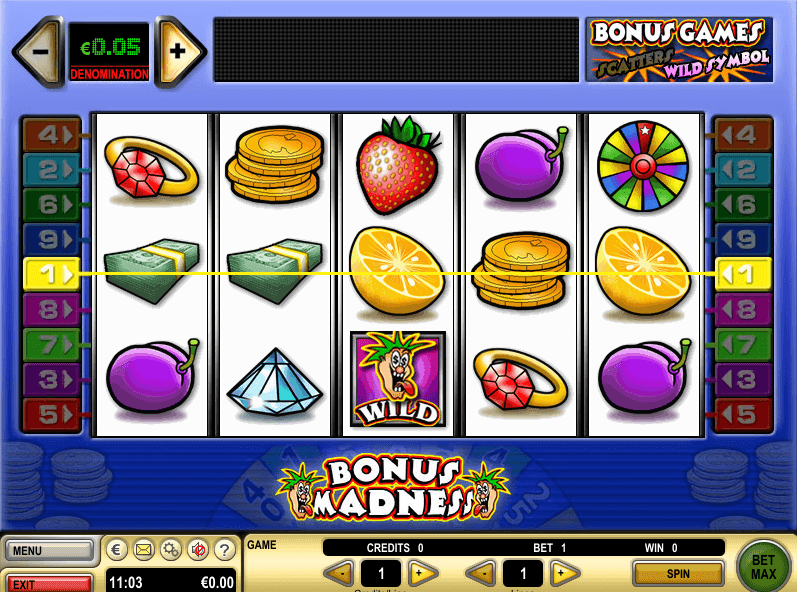Exit the game via the red EXIT button

click(48, 583)
